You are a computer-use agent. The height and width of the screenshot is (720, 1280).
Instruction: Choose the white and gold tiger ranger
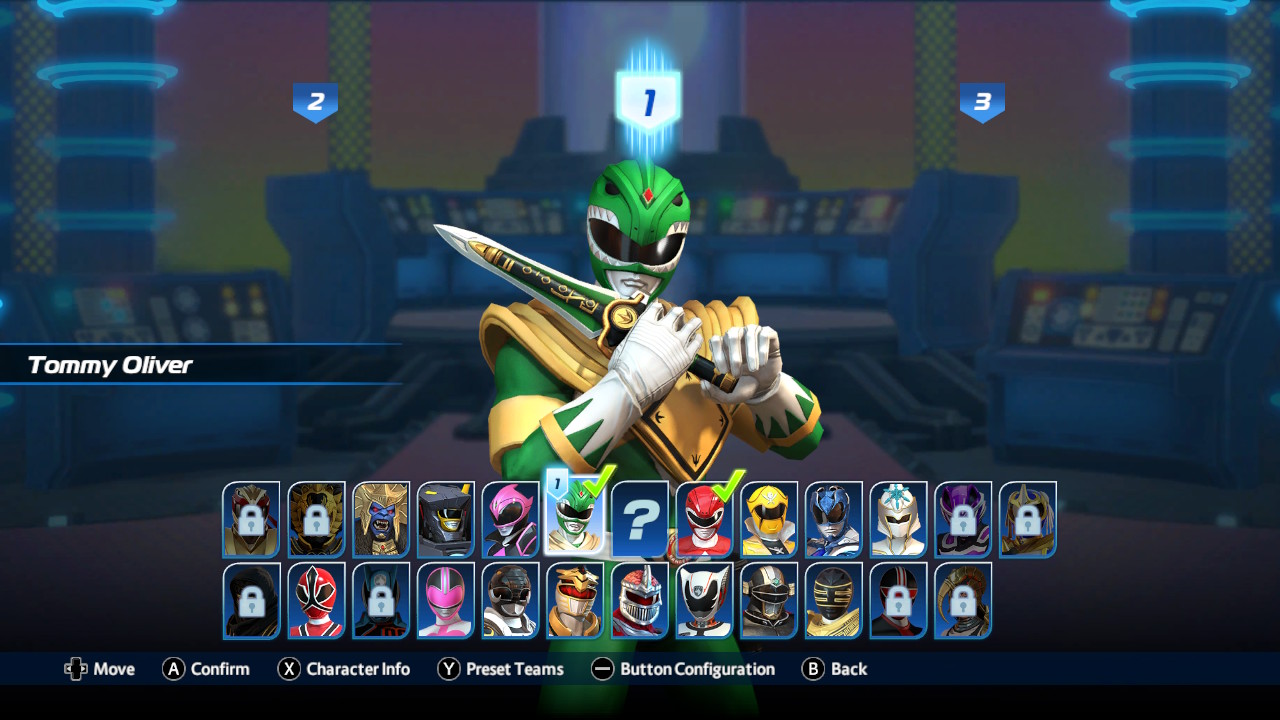pyautogui.click(x=575, y=600)
